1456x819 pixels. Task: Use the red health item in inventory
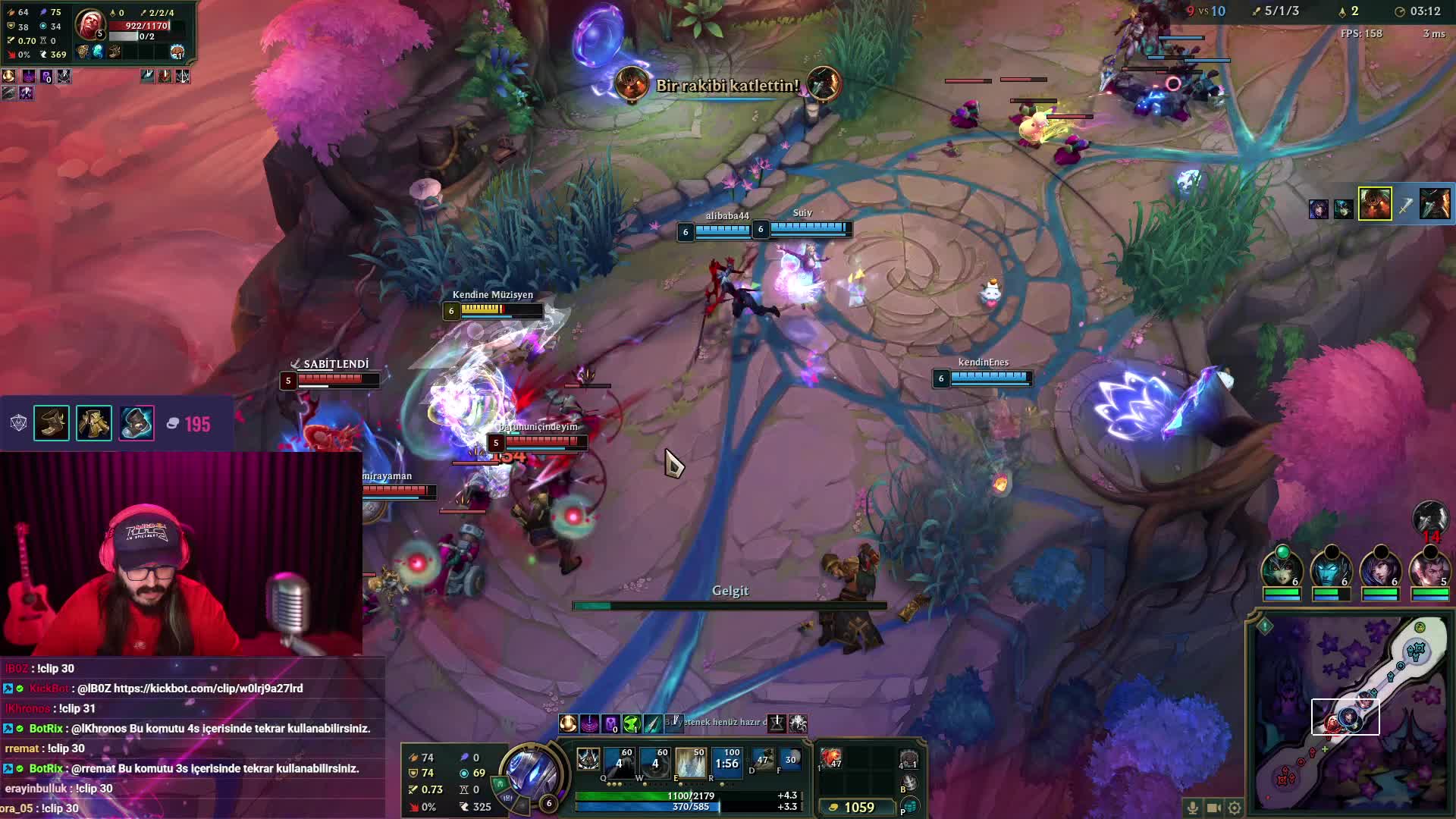tap(831, 758)
